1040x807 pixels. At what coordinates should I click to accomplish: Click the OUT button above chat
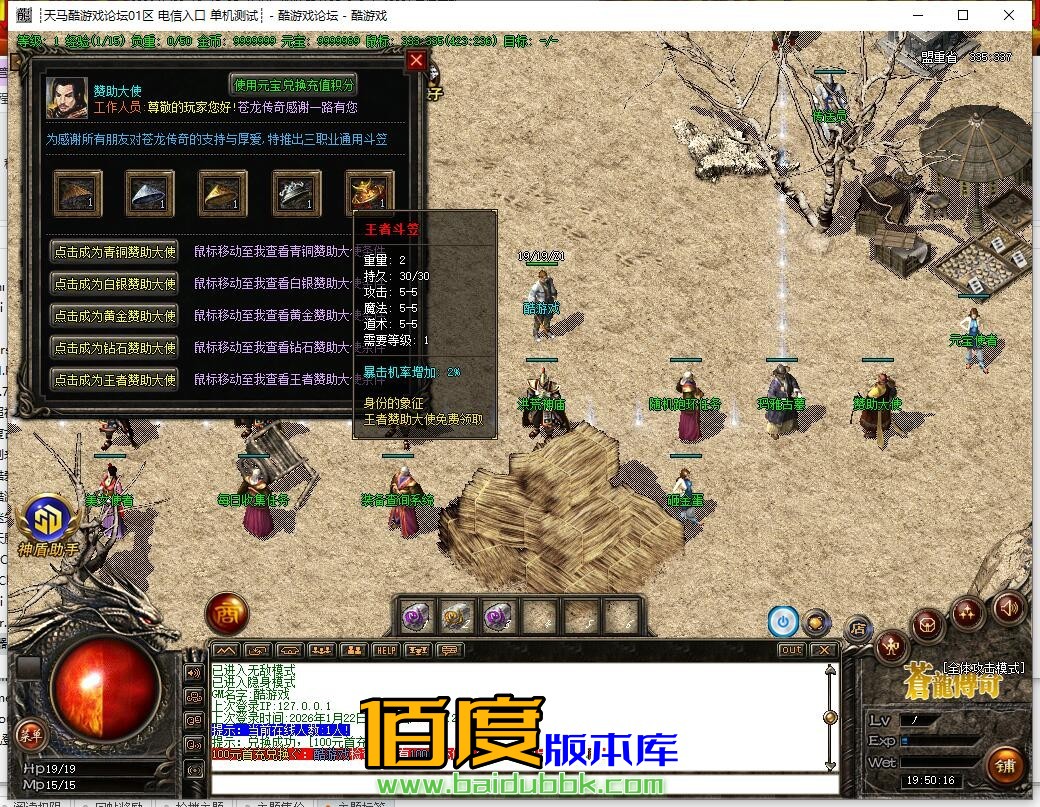tap(791, 650)
